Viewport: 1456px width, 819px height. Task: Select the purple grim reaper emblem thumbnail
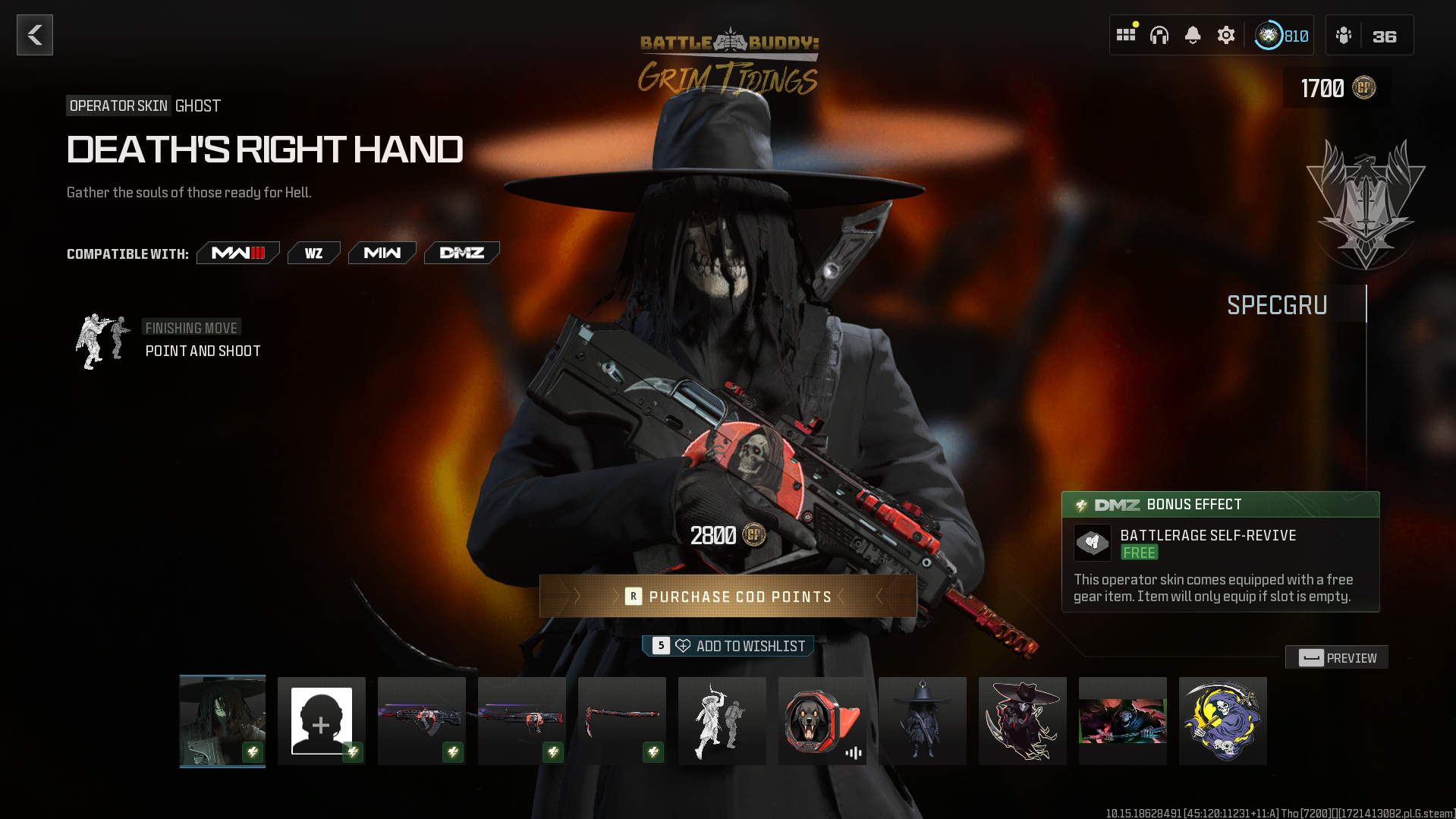pos(1223,721)
